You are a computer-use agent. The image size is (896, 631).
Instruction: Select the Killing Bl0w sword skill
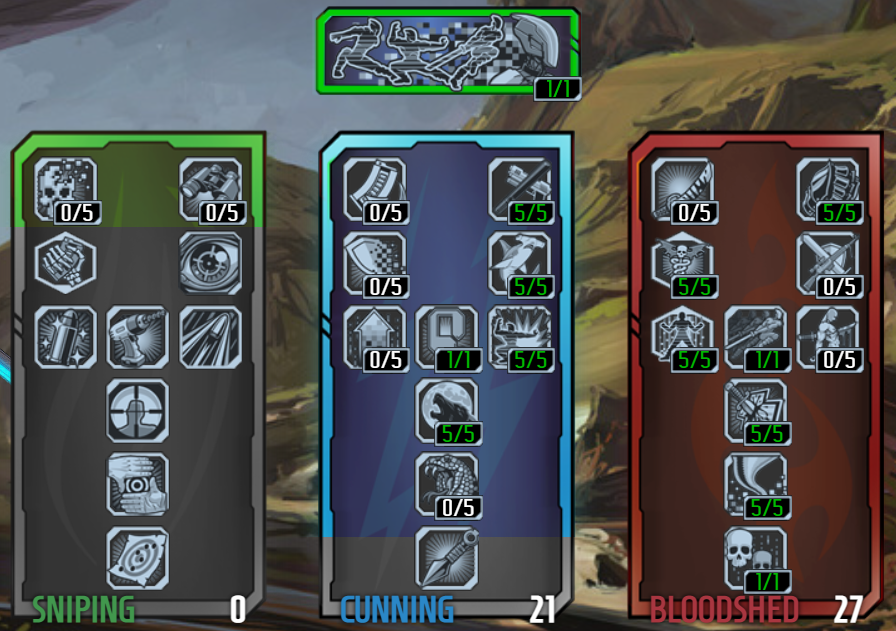[684, 188]
